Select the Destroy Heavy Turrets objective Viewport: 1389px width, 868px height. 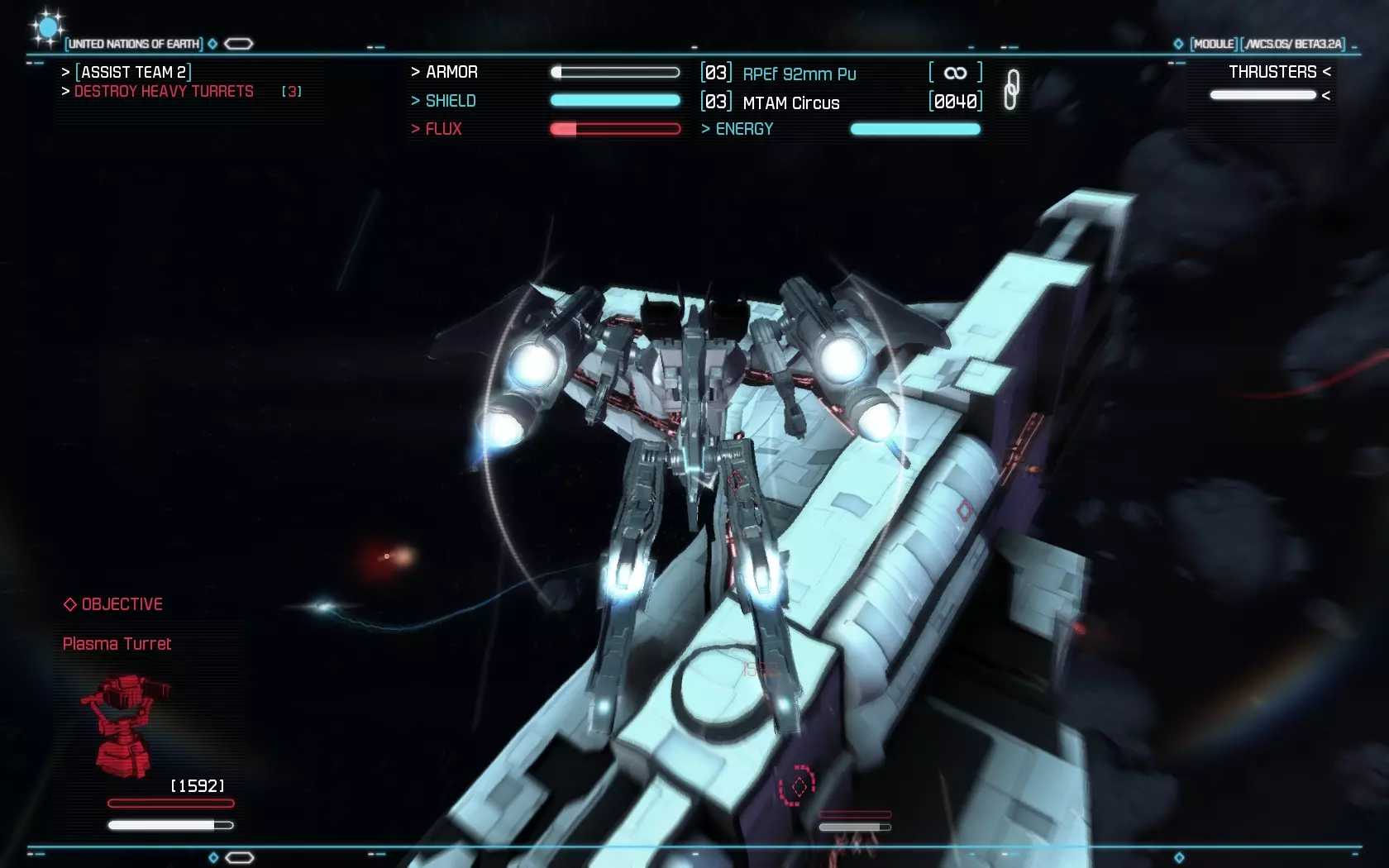point(164,92)
